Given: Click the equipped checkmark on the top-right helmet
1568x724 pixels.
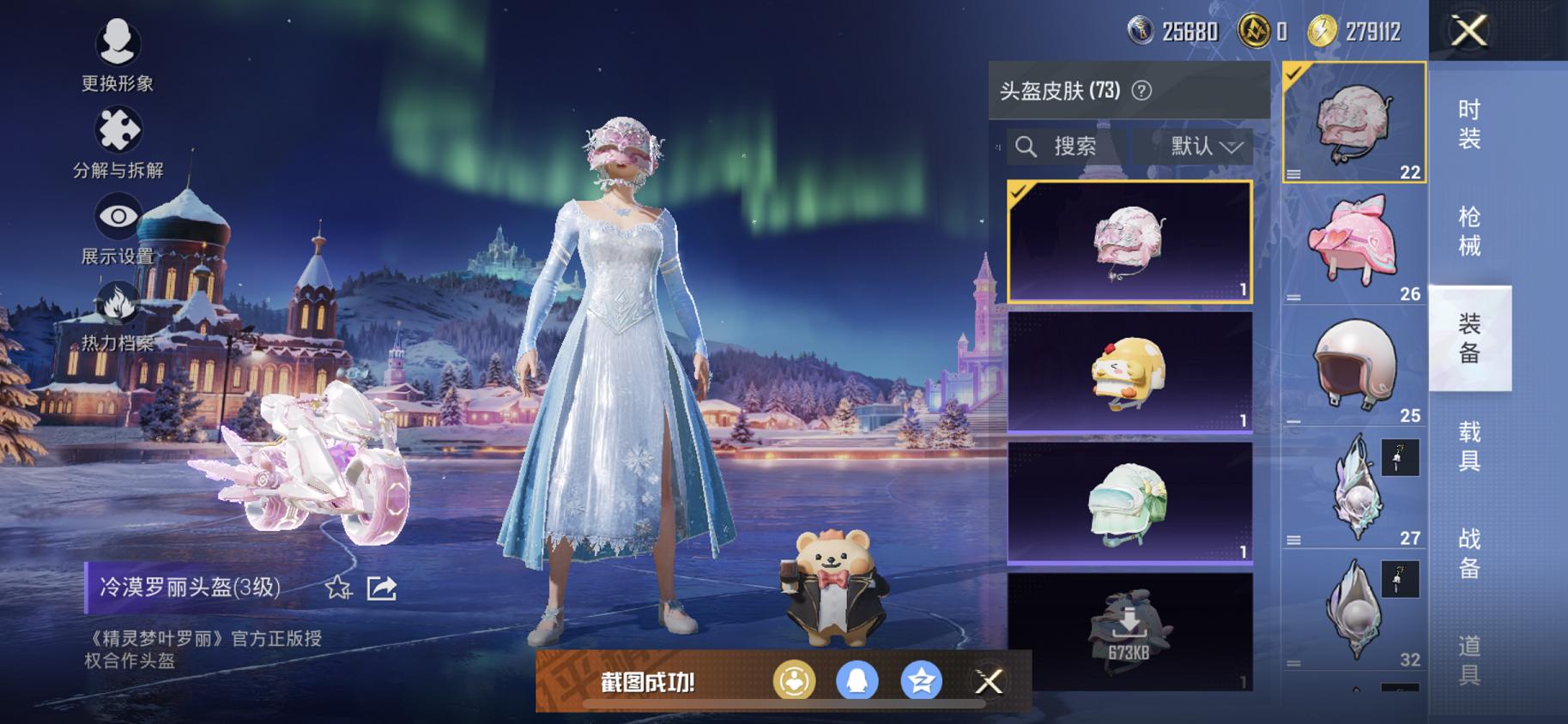Looking at the screenshot, I should click(x=1293, y=75).
